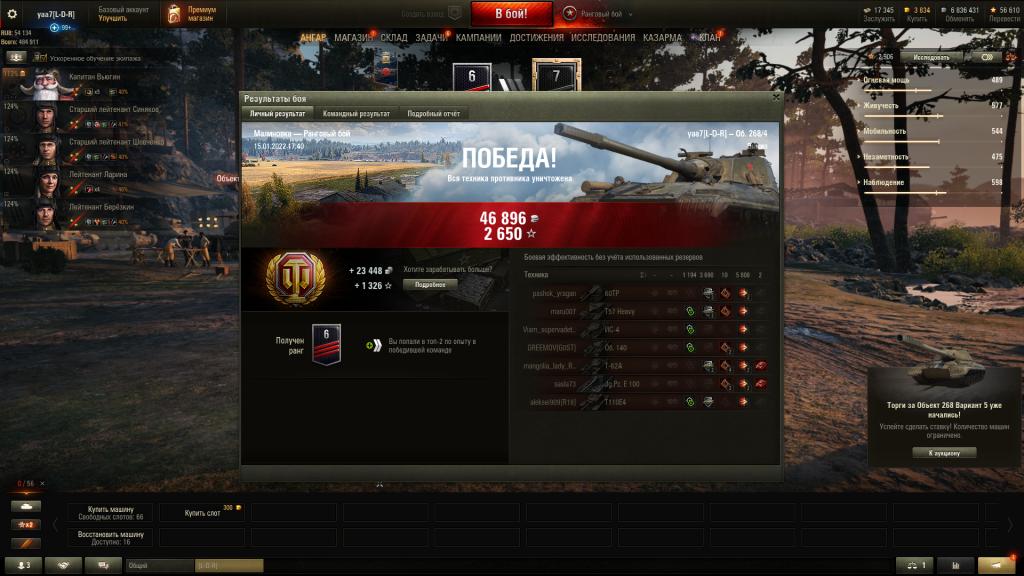Viewport: 1024px width, 576px height.
Task: Open the Ранговый бой mode selector
Action: pos(597,13)
